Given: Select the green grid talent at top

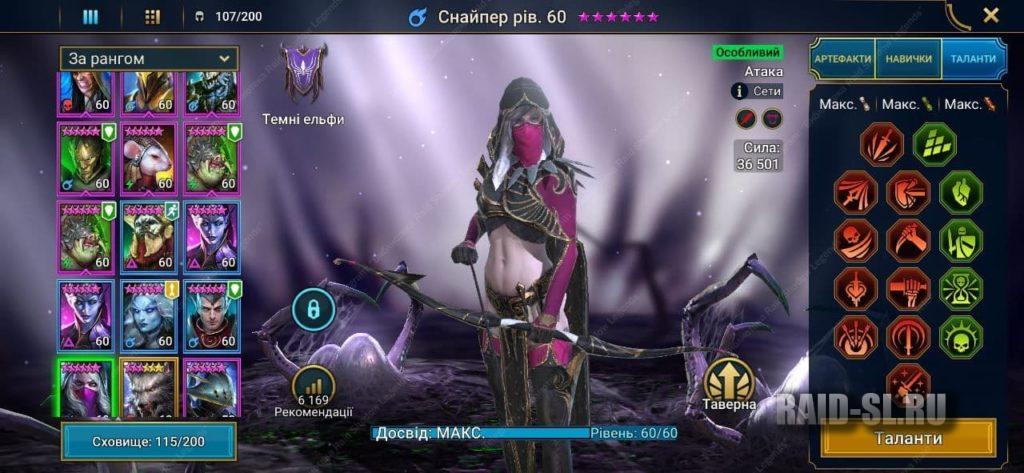Looking at the screenshot, I should pyautogui.click(x=934, y=144).
